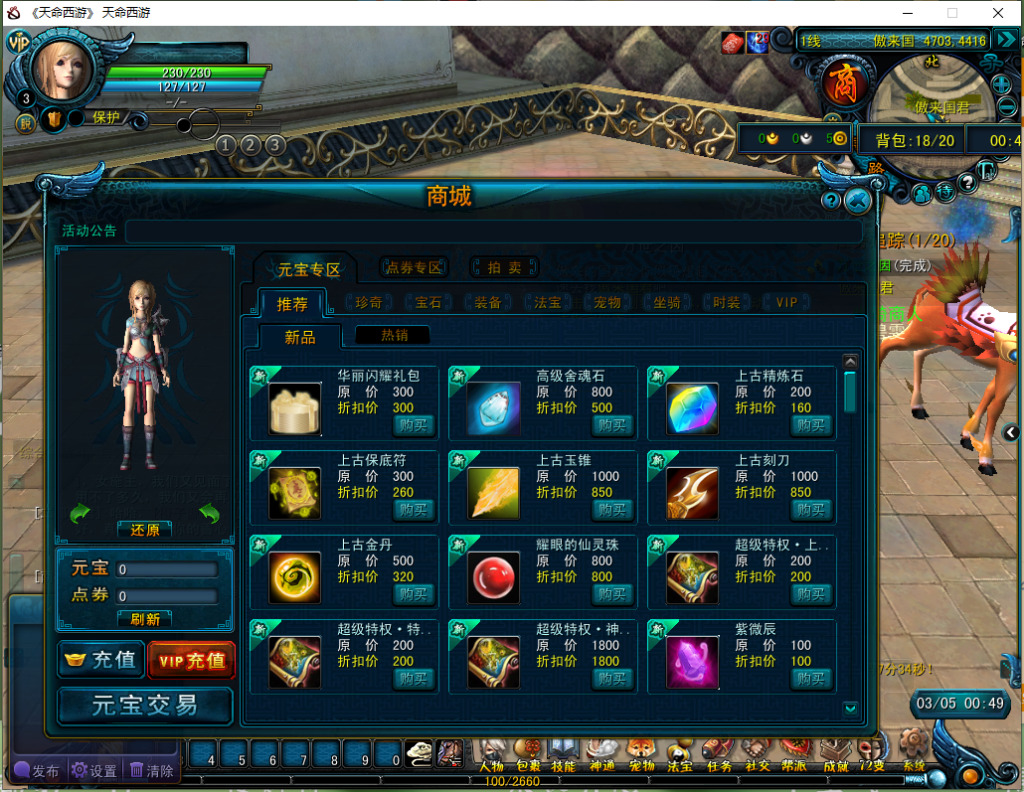Refresh currency with the 刷新 button
This screenshot has width=1024, height=792.
tap(145, 619)
